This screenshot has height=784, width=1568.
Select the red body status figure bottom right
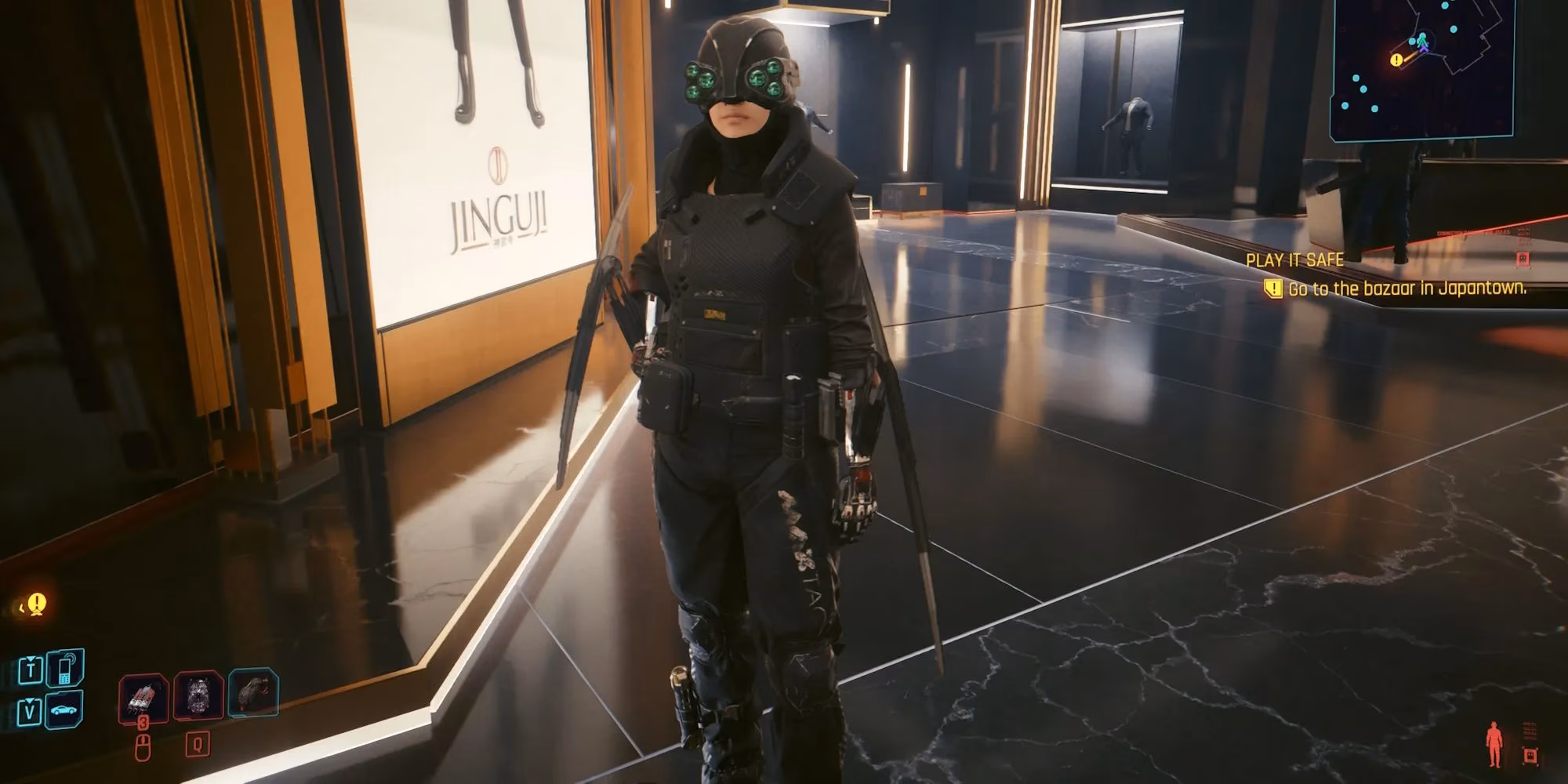click(1494, 742)
